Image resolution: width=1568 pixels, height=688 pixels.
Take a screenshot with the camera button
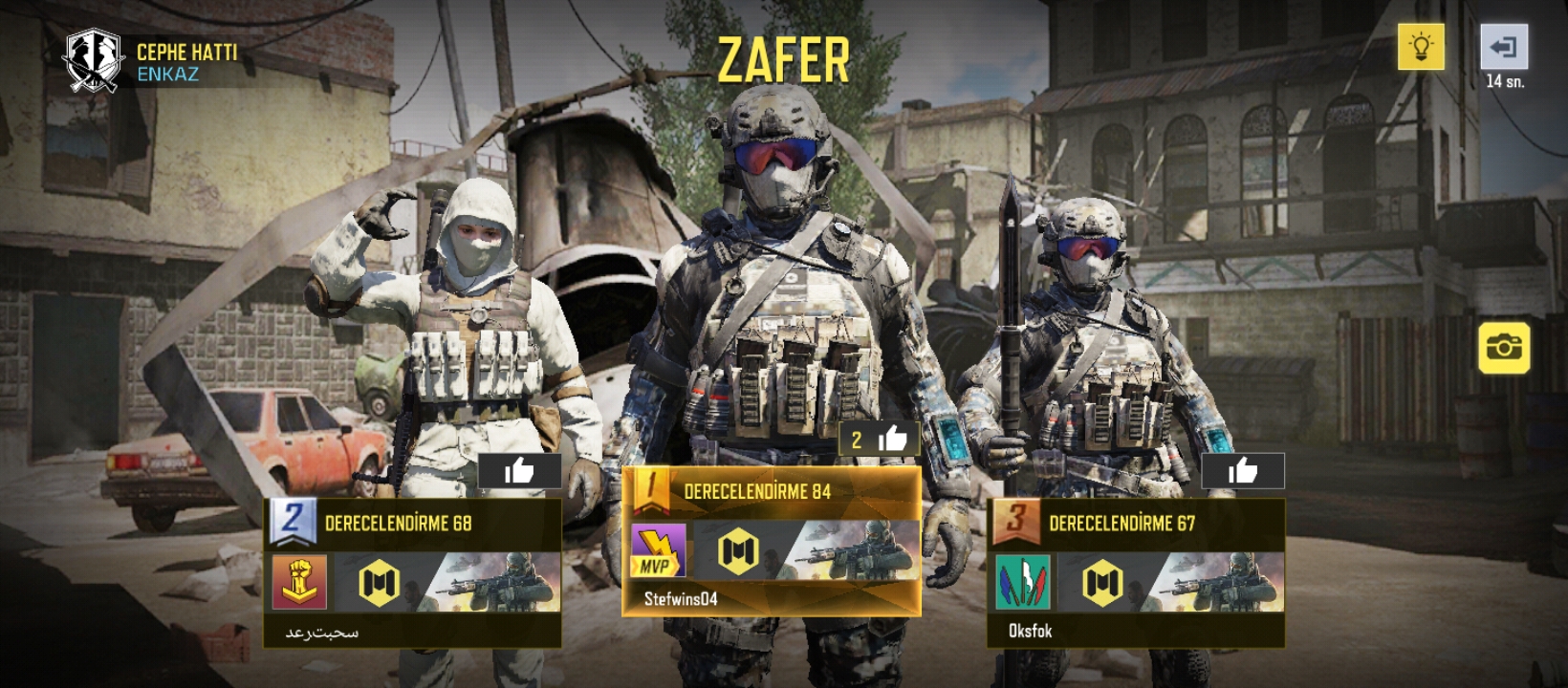click(x=1504, y=347)
